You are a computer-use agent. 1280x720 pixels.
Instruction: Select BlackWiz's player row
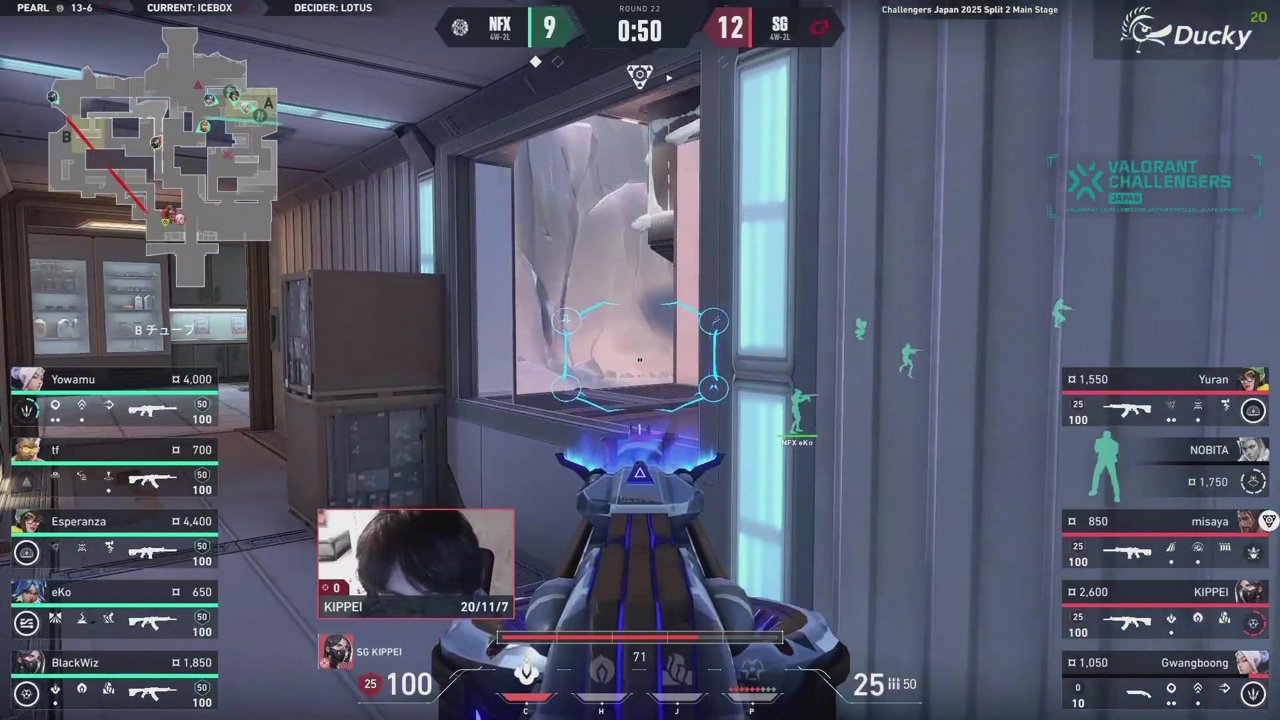click(x=115, y=679)
